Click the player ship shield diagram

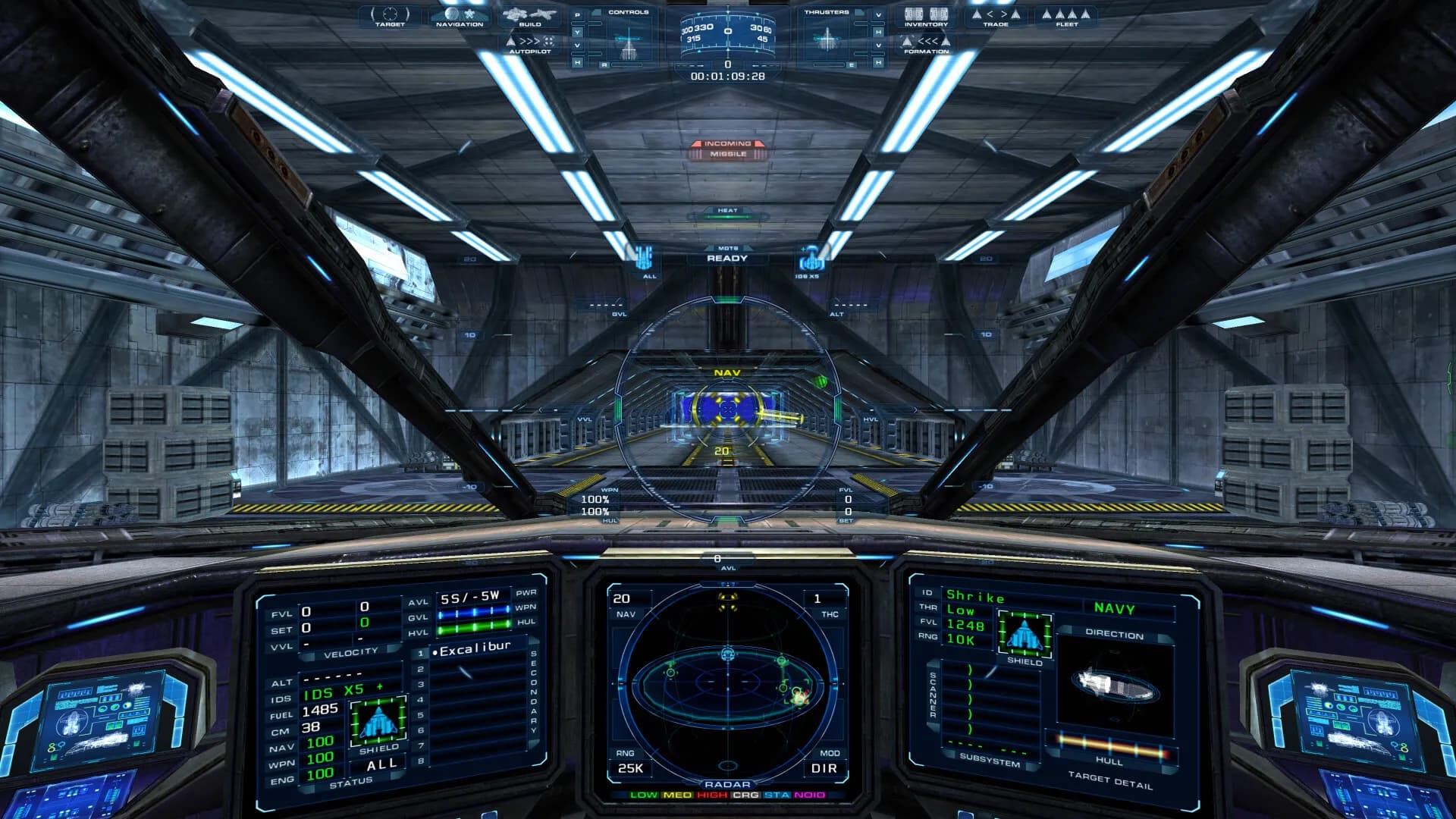pyautogui.click(x=378, y=721)
